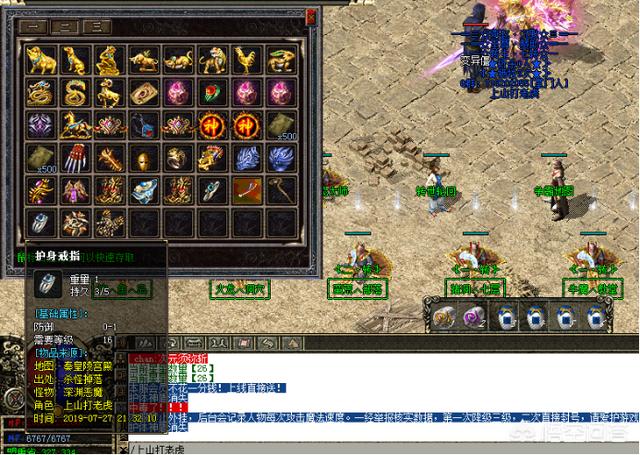640x455 pixels.
Task: Select the golden rooster zodiac statue
Action: pyautogui.click(x=246, y=61)
